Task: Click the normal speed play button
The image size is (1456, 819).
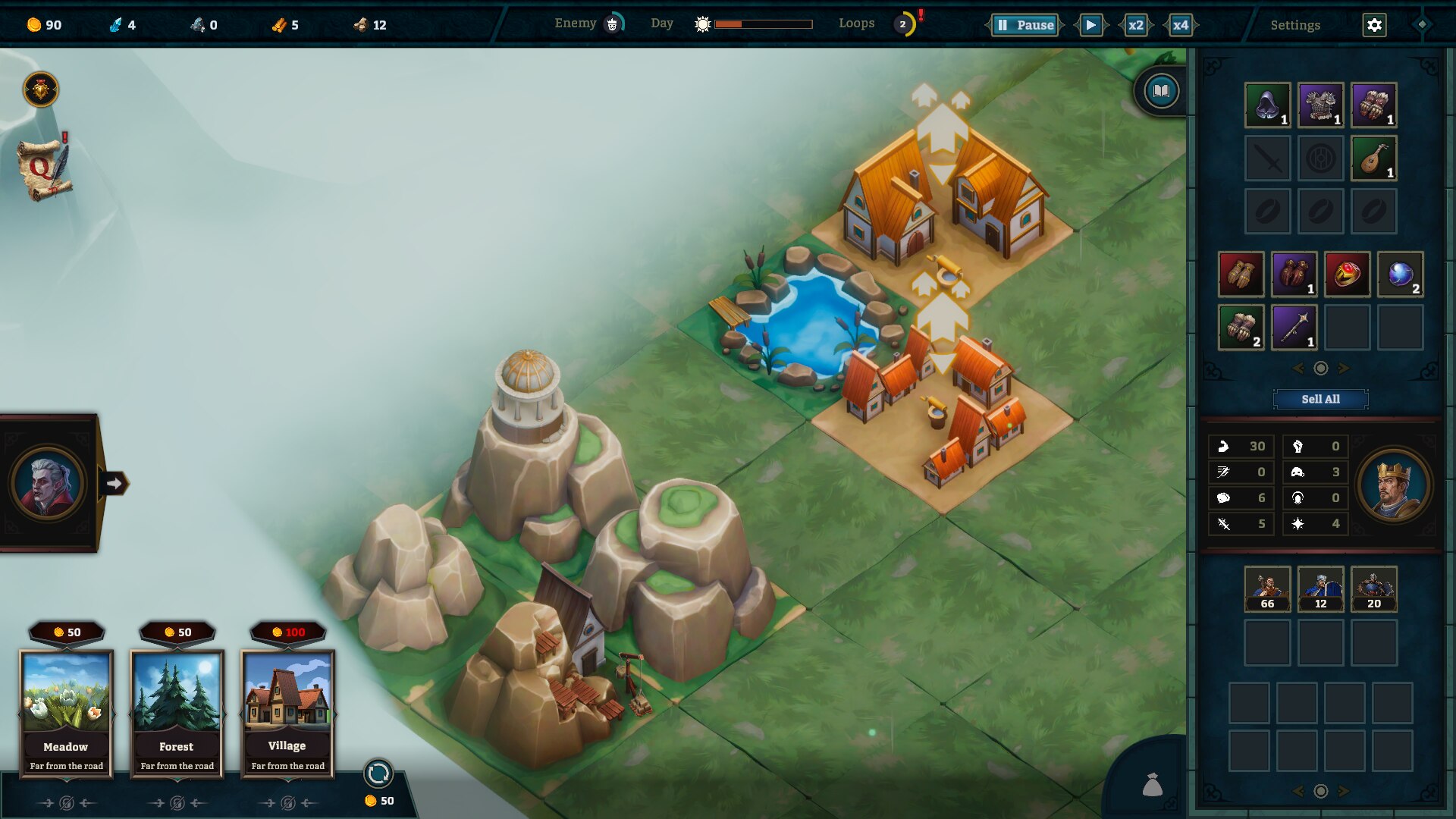Action: tap(1090, 25)
